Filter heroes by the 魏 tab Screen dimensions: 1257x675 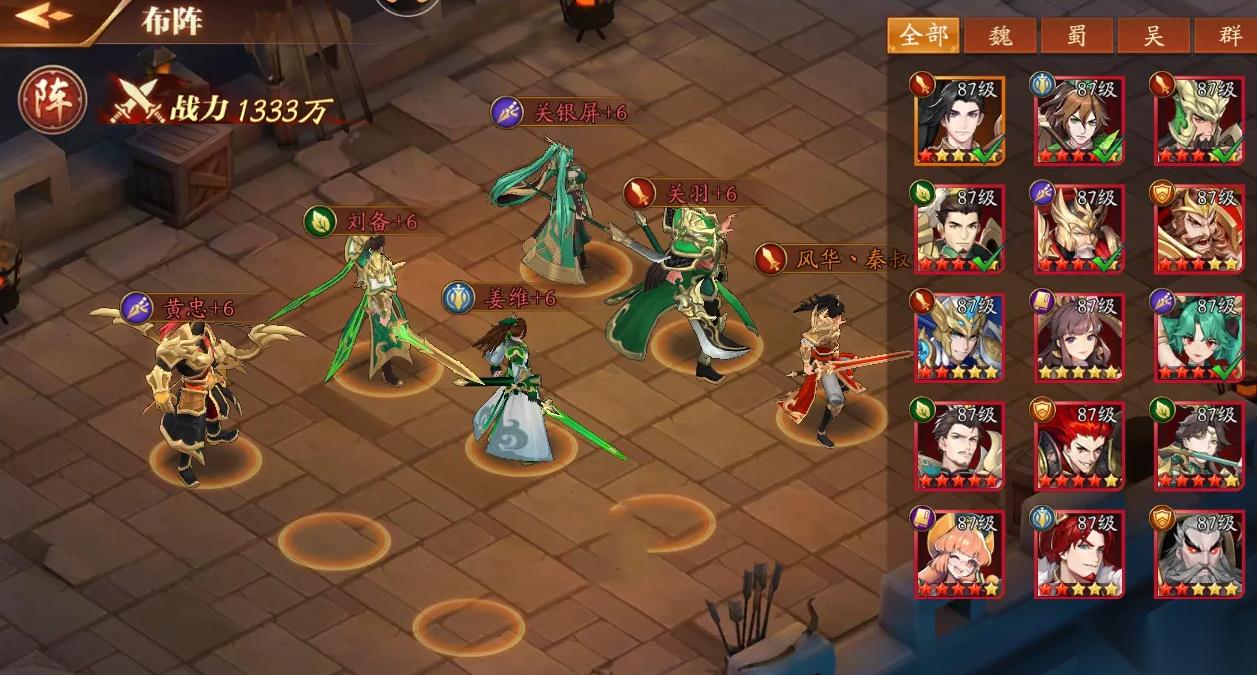(999, 36)
